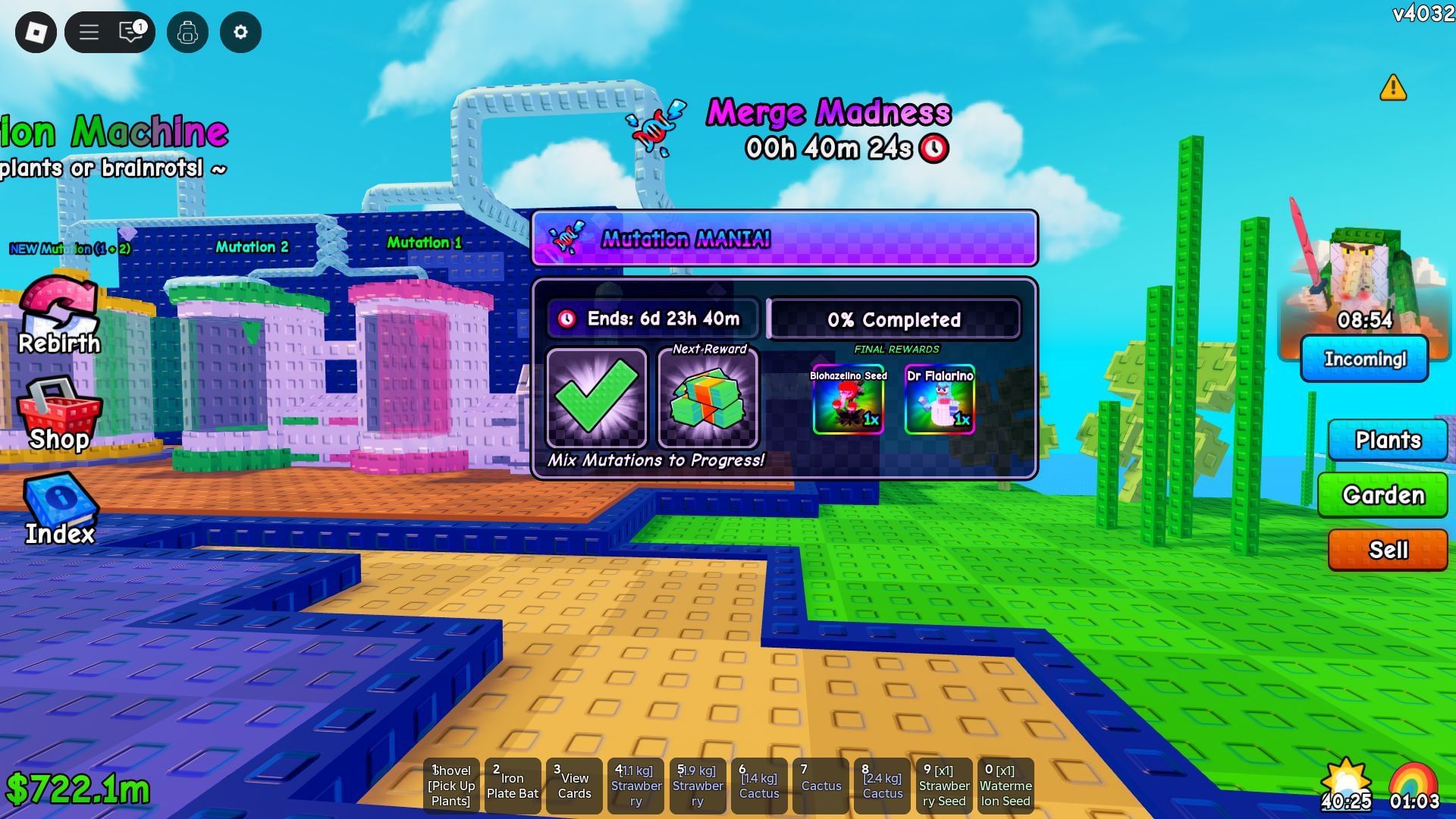Open the Plants panel
This screenshot has height=819, width=1456.
1388,440
